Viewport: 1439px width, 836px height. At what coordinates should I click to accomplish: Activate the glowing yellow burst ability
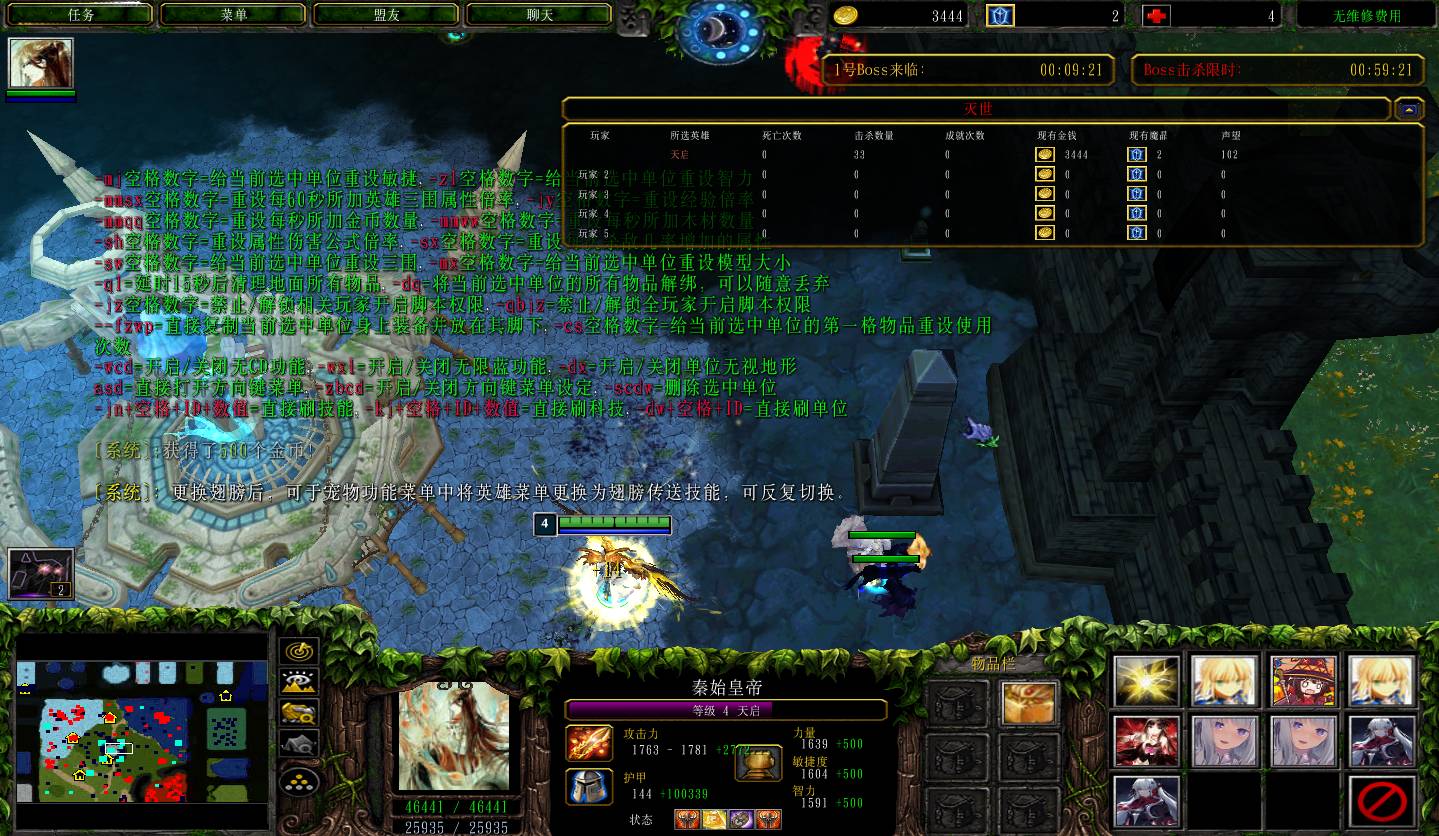click(1147, 682)
